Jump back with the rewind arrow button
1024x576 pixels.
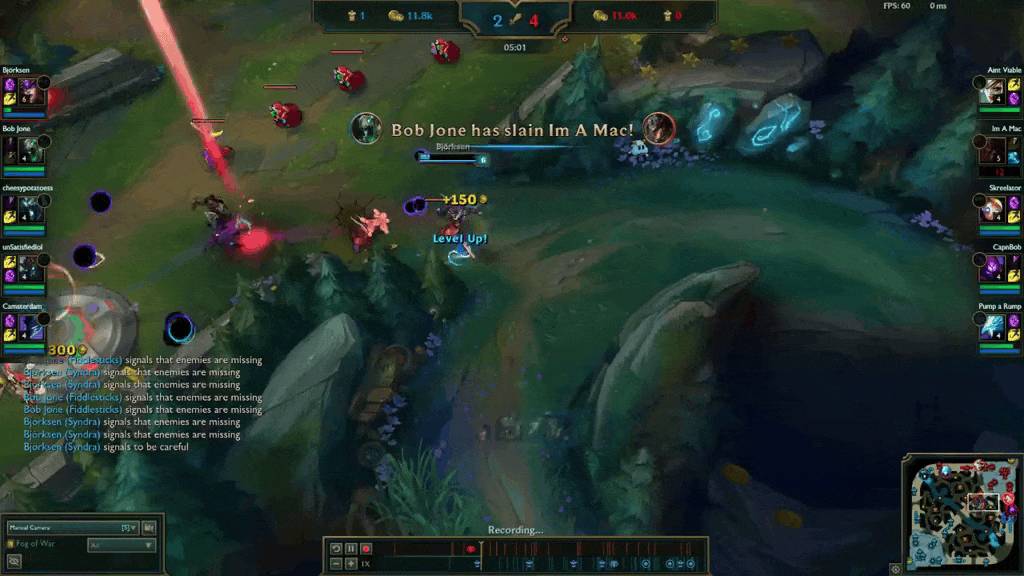[x=337, y=549]
